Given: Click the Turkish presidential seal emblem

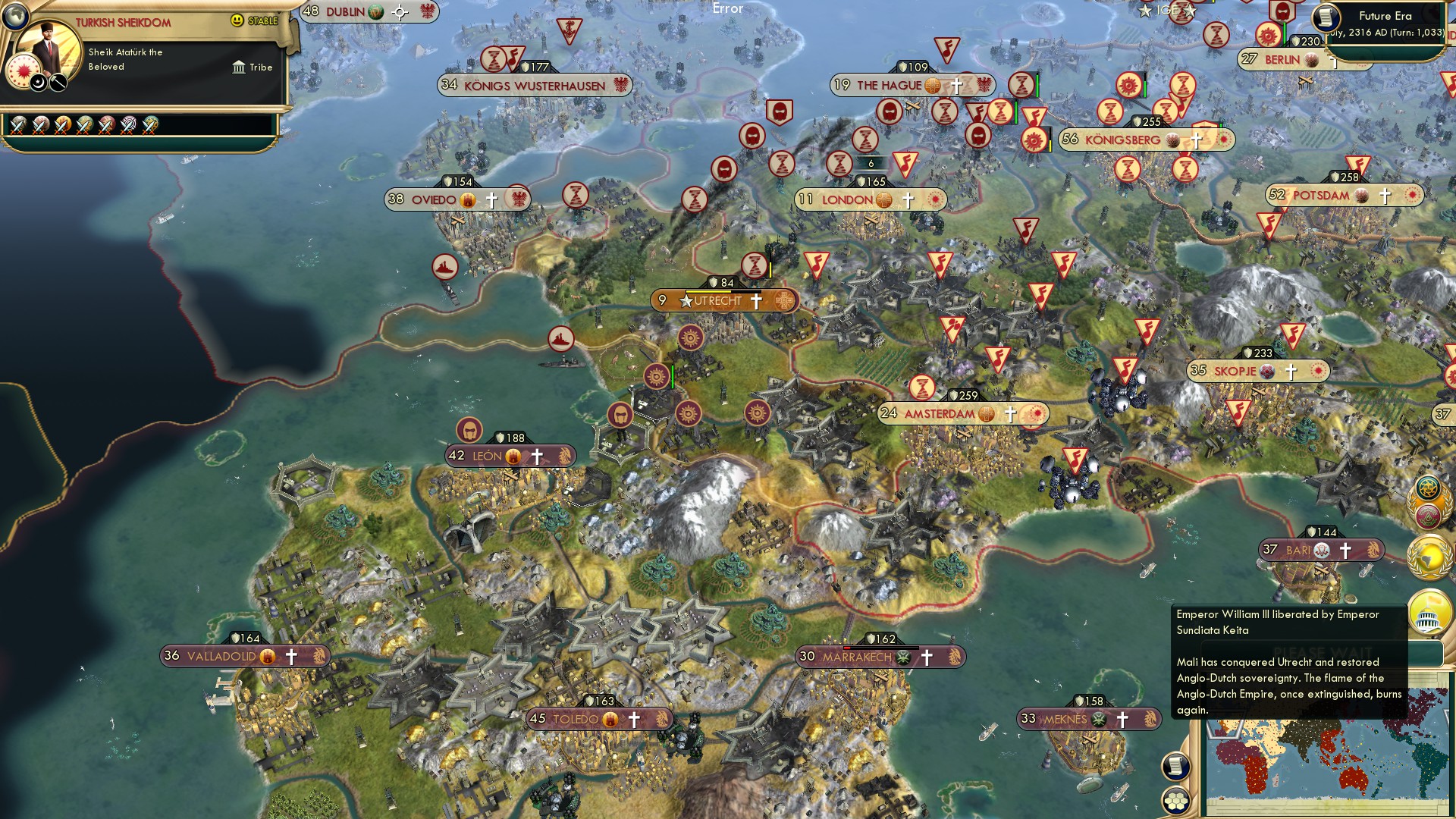Looking at the screenshot, I should (x=24, y=72).
